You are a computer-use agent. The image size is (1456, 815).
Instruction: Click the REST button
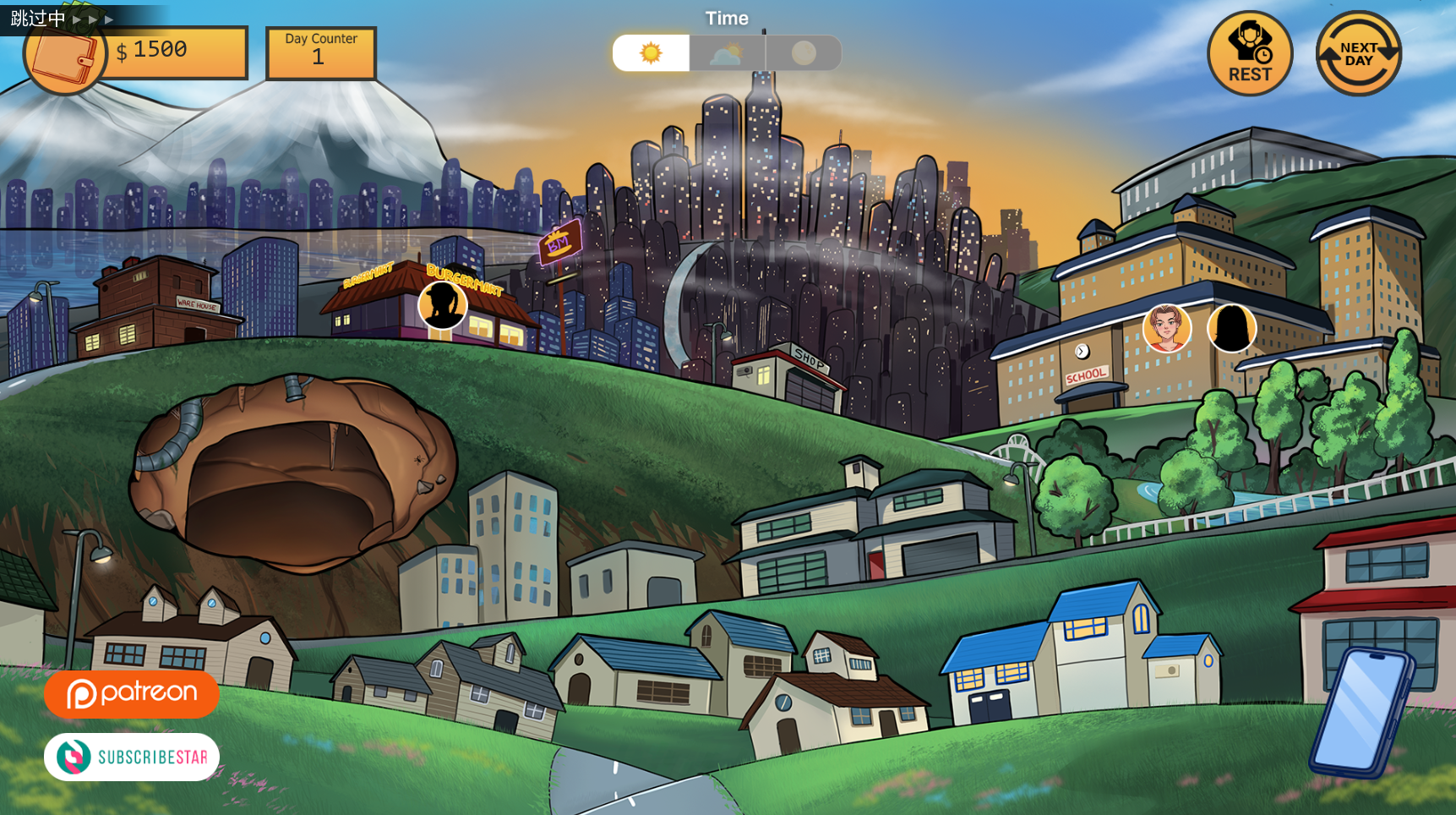click(x=1249, y=53)
